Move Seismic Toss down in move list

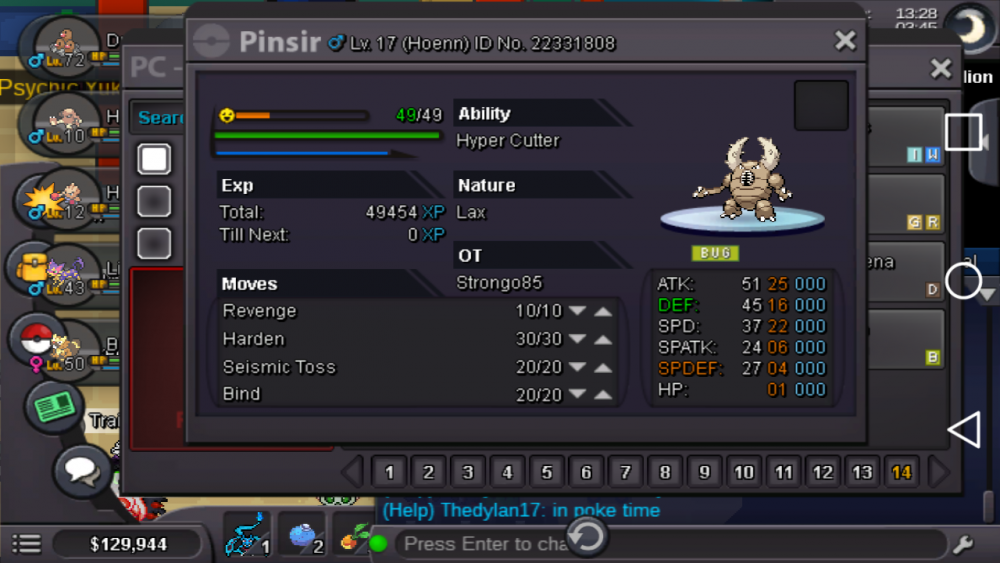pyautogui.click(x=577, y=367)
